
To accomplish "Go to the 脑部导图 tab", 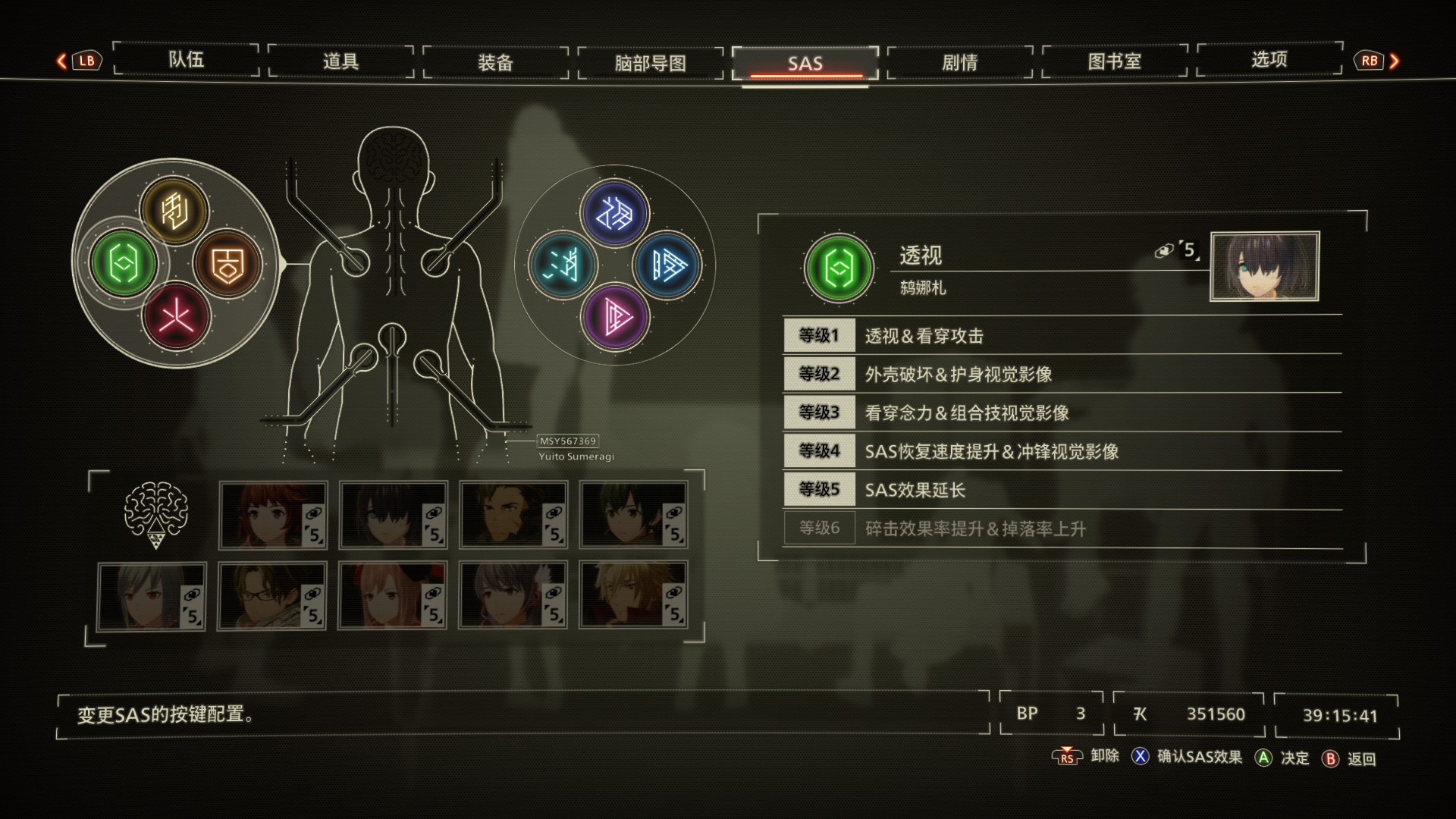I will pos(650,63).
